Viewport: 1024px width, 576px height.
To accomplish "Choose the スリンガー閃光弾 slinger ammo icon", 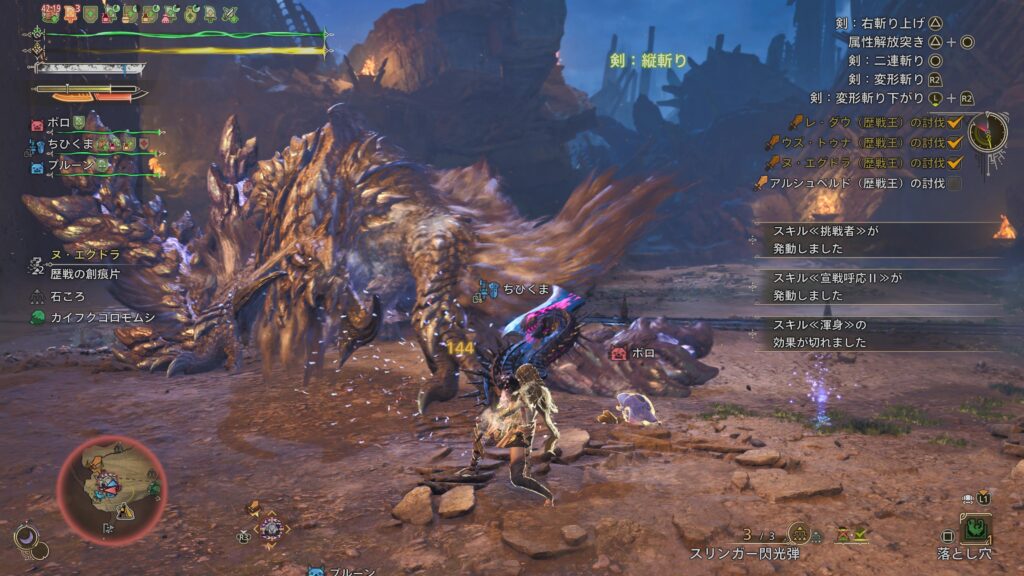I will (801, 534).
